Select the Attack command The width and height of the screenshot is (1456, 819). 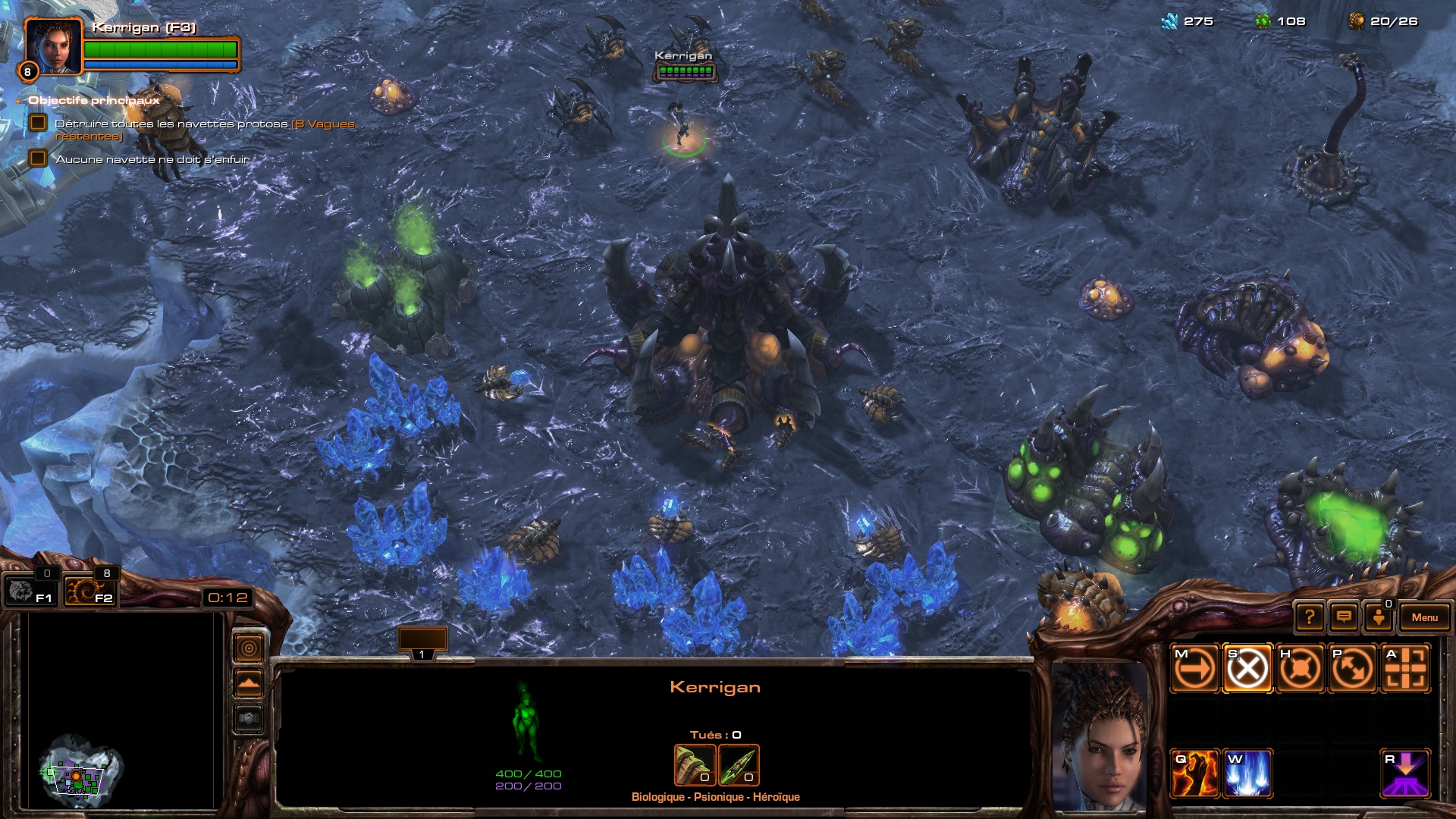click(x=1405, y=669)
